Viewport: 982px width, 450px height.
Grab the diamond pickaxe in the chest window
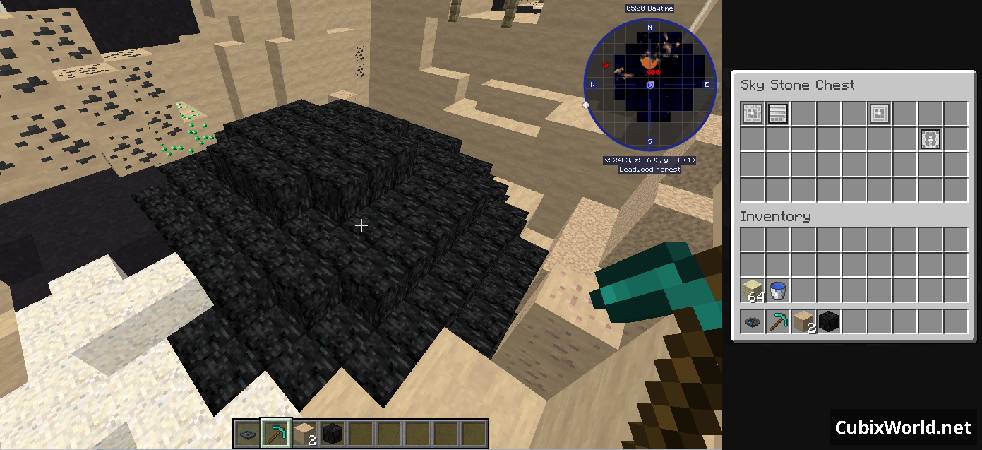[778, 321]
